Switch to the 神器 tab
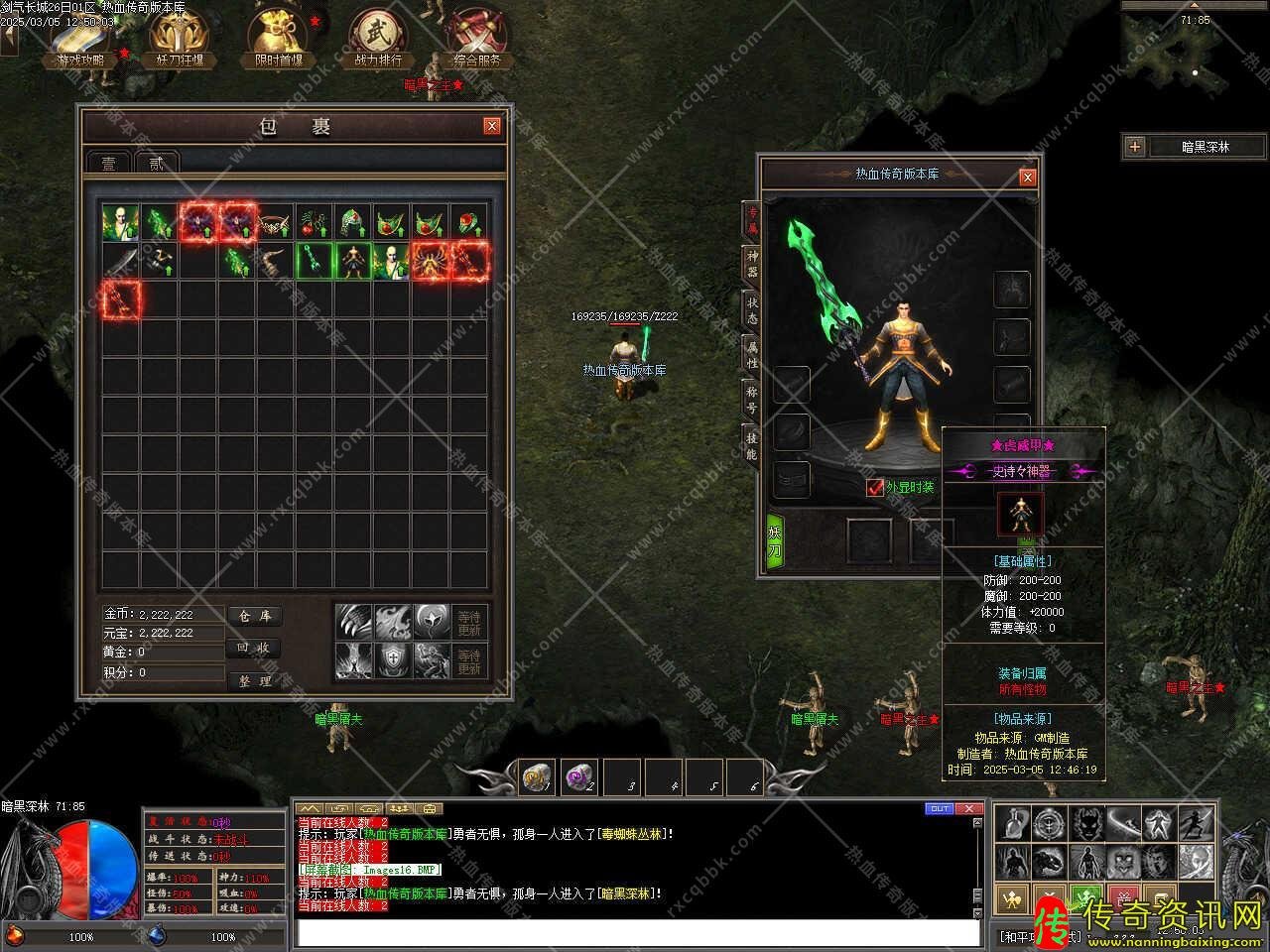Viewport: 1270px width, 952px height. click(752, 261)
